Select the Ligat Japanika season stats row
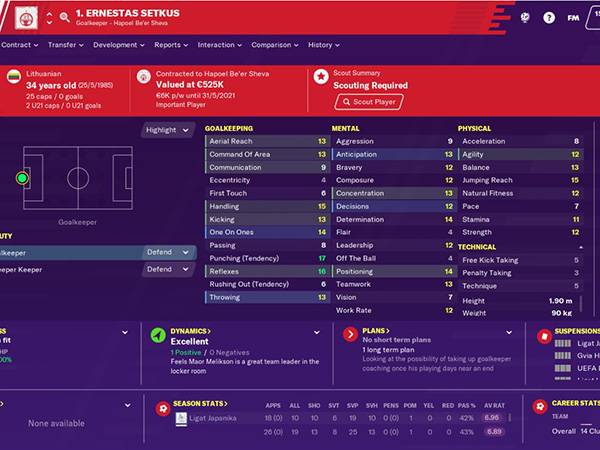The height and width of the screenshot is (450, 600). coord(208,418)
